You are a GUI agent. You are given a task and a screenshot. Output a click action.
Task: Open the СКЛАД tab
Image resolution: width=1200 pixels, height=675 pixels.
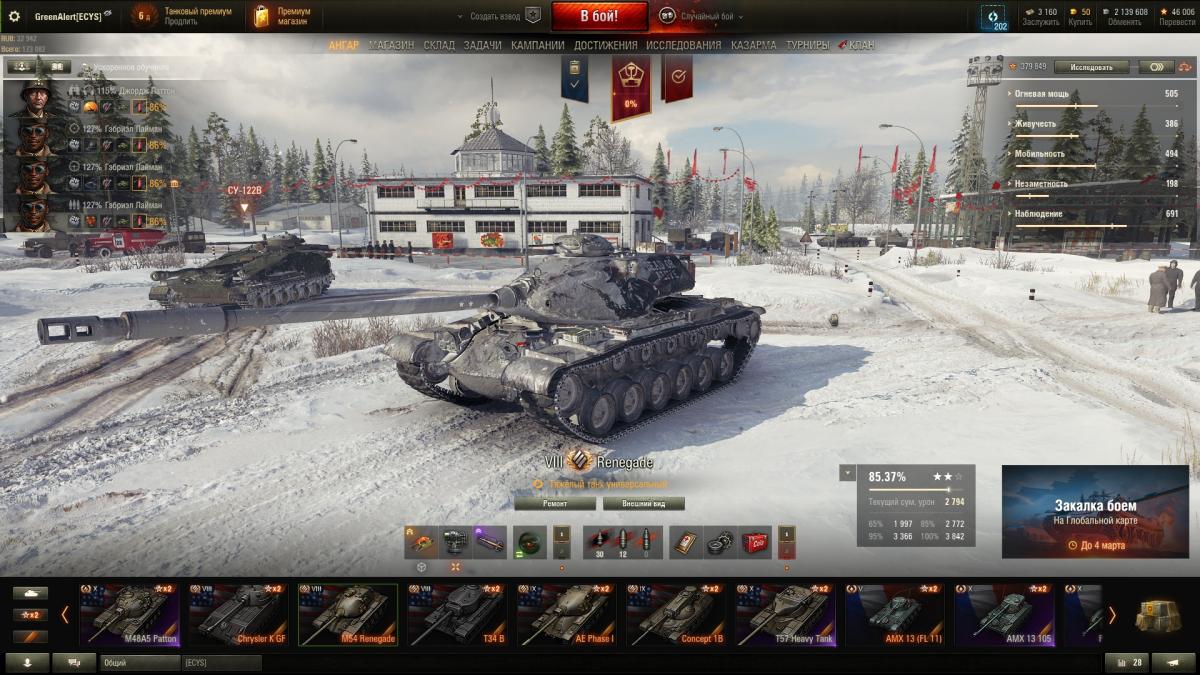point(439,45)
